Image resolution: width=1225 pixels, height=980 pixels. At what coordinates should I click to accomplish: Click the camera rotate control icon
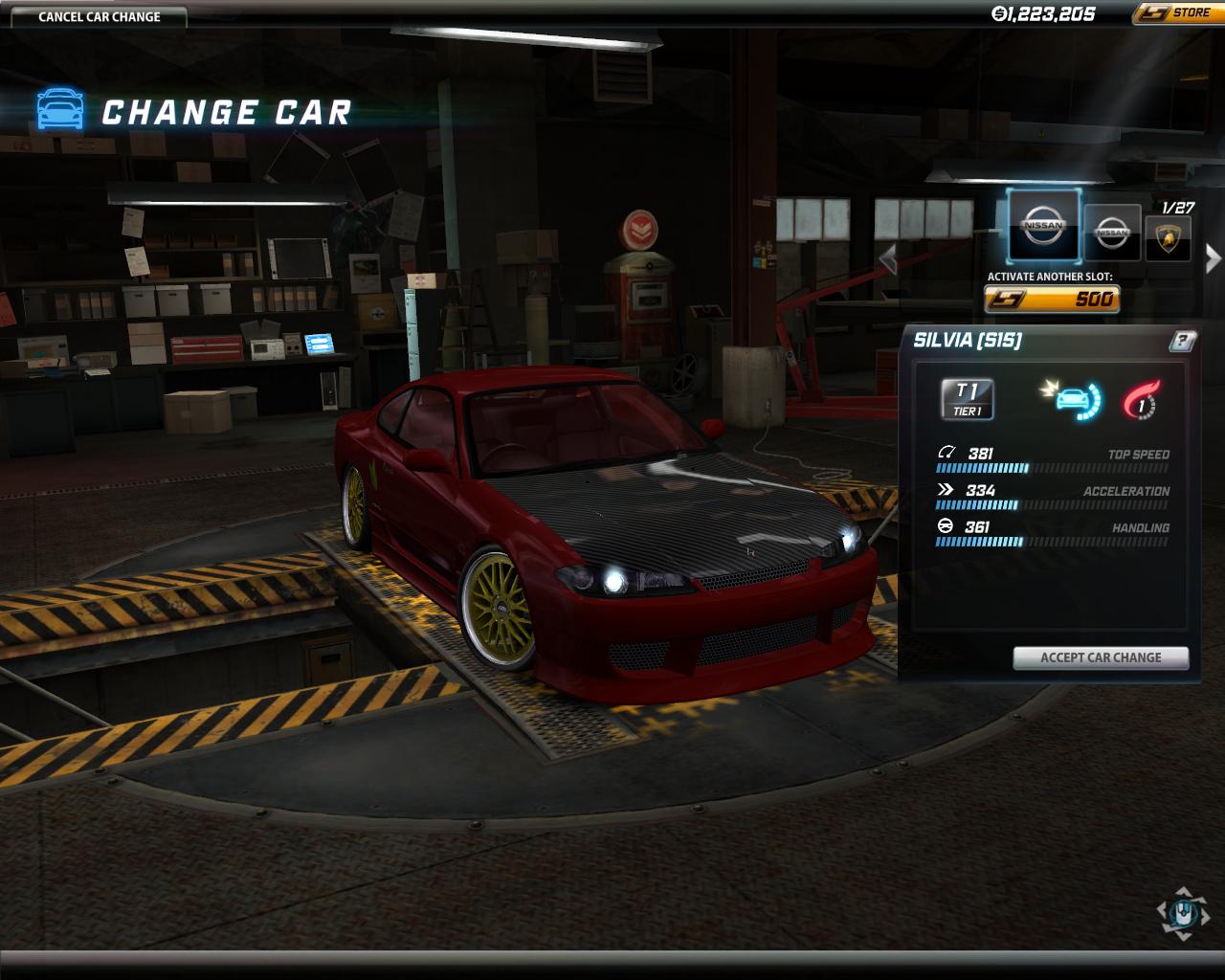[x=1184, y=912]
